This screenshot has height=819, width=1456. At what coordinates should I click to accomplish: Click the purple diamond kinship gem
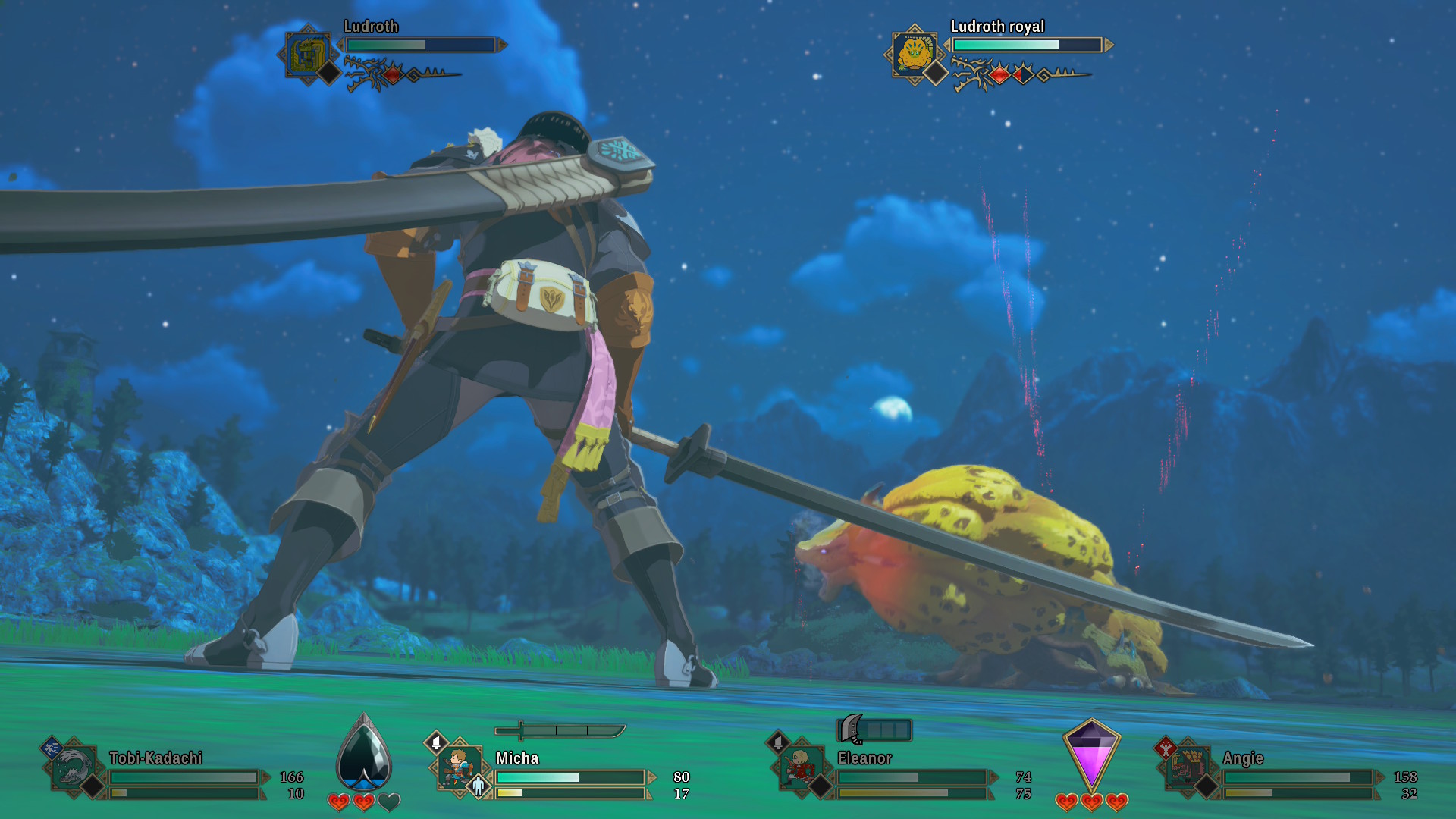click(x=1091, y=754)
